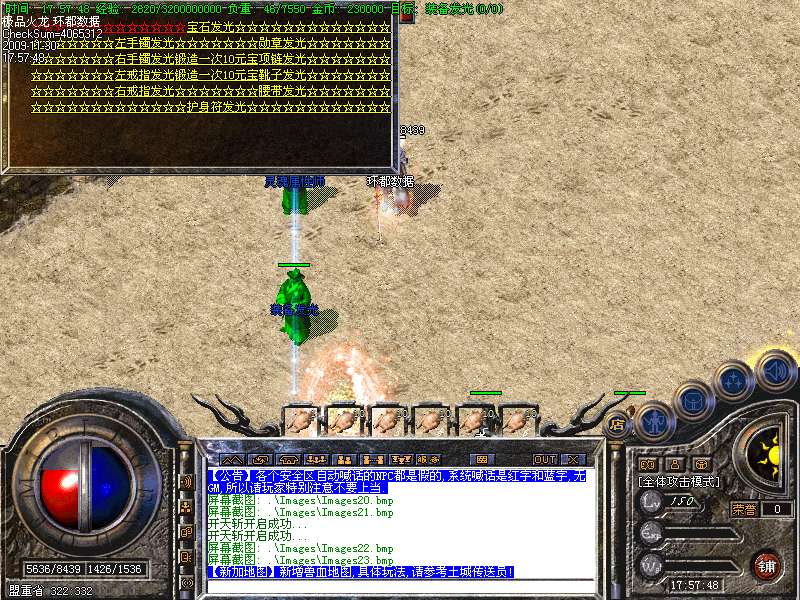Select the bottommost chat channel button beside the orb
This screenshot has width=800, height=600.
186,582
